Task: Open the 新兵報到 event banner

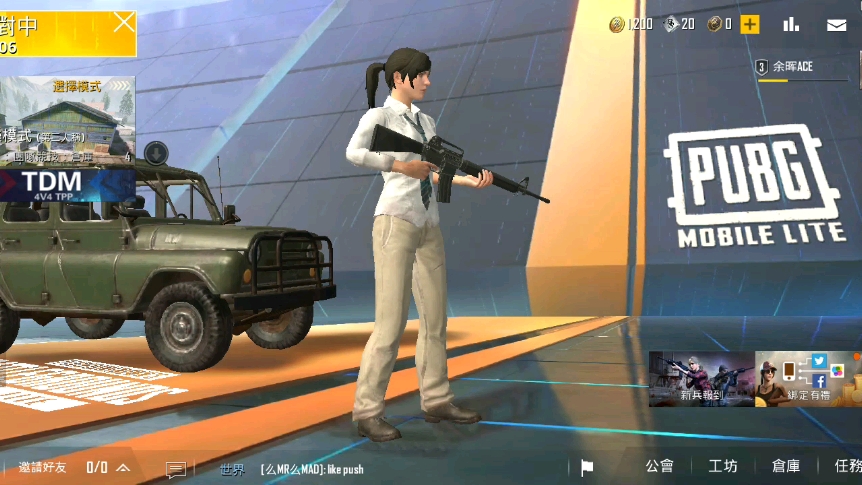Action: click(x=701, y=379)
